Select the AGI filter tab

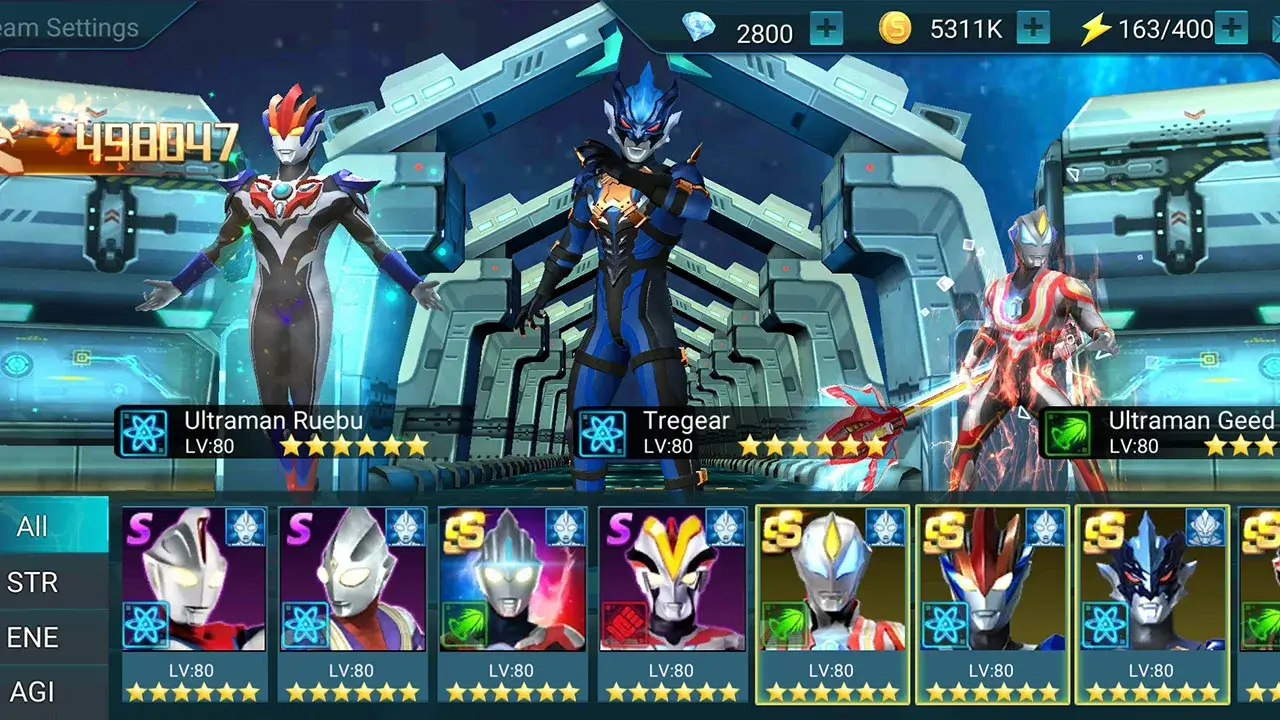32,690
